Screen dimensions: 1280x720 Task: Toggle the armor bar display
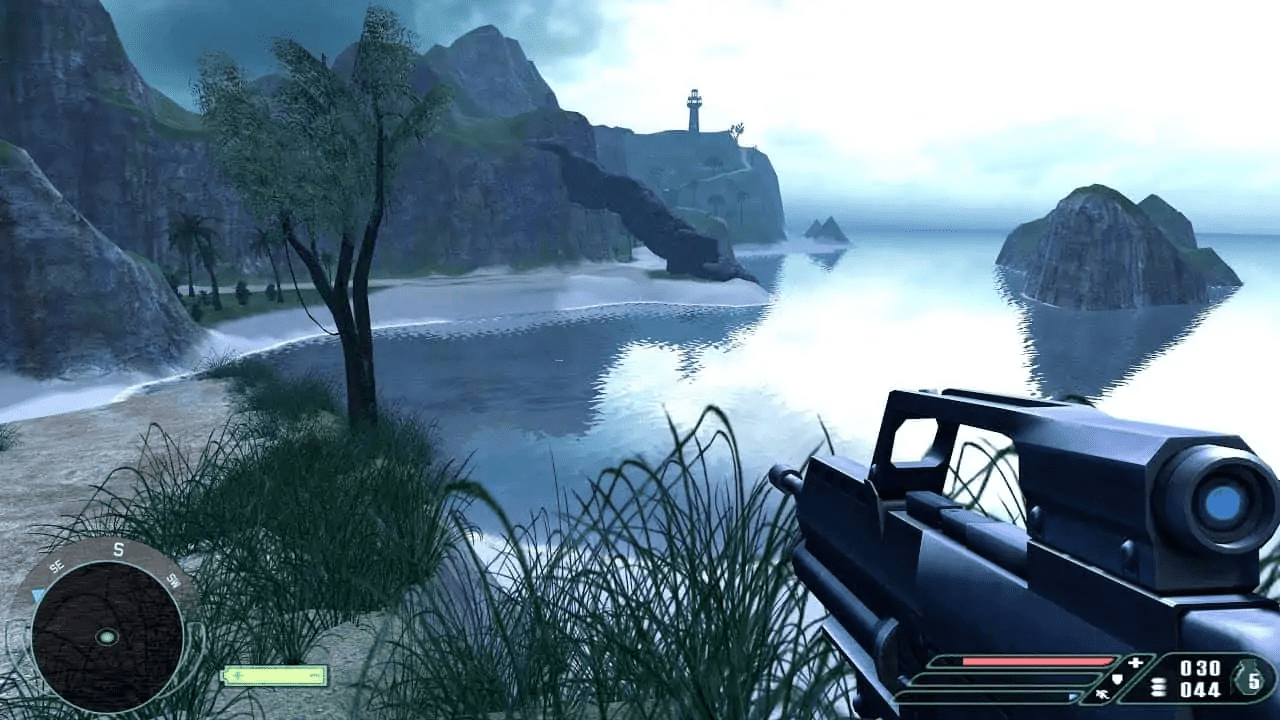1004,680
